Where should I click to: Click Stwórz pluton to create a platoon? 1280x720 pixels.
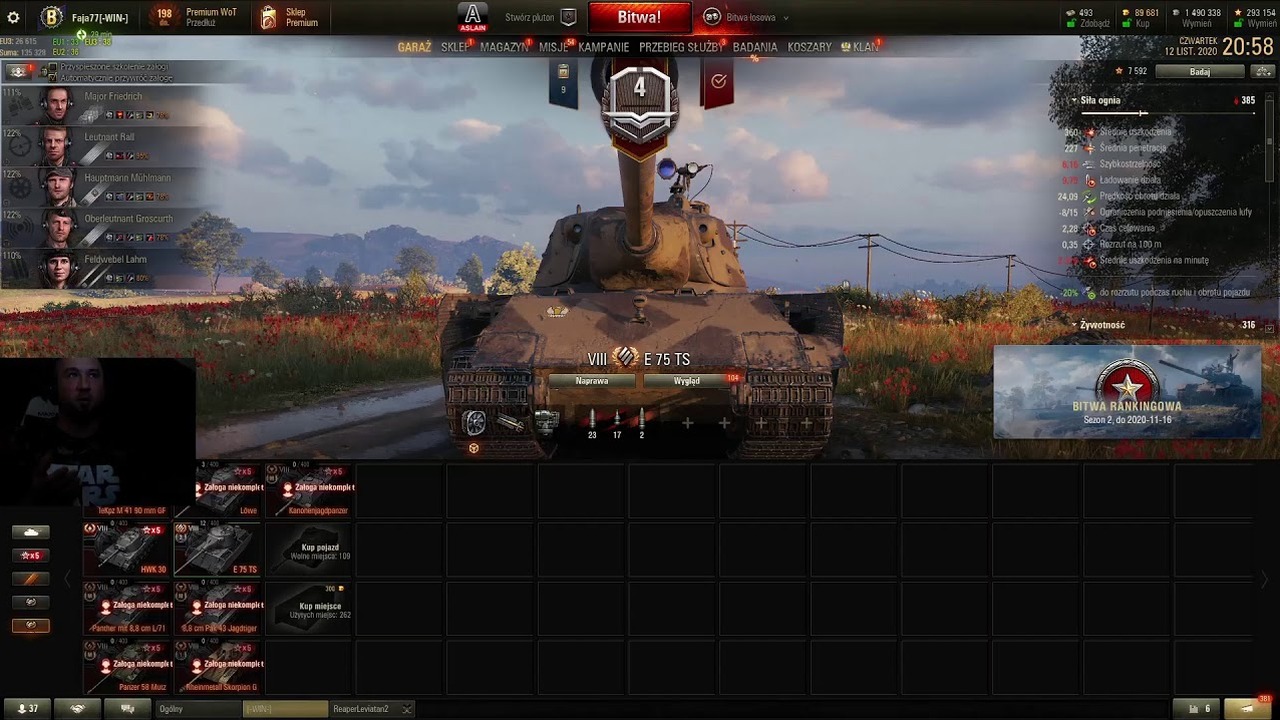click(x=540, y=17)
